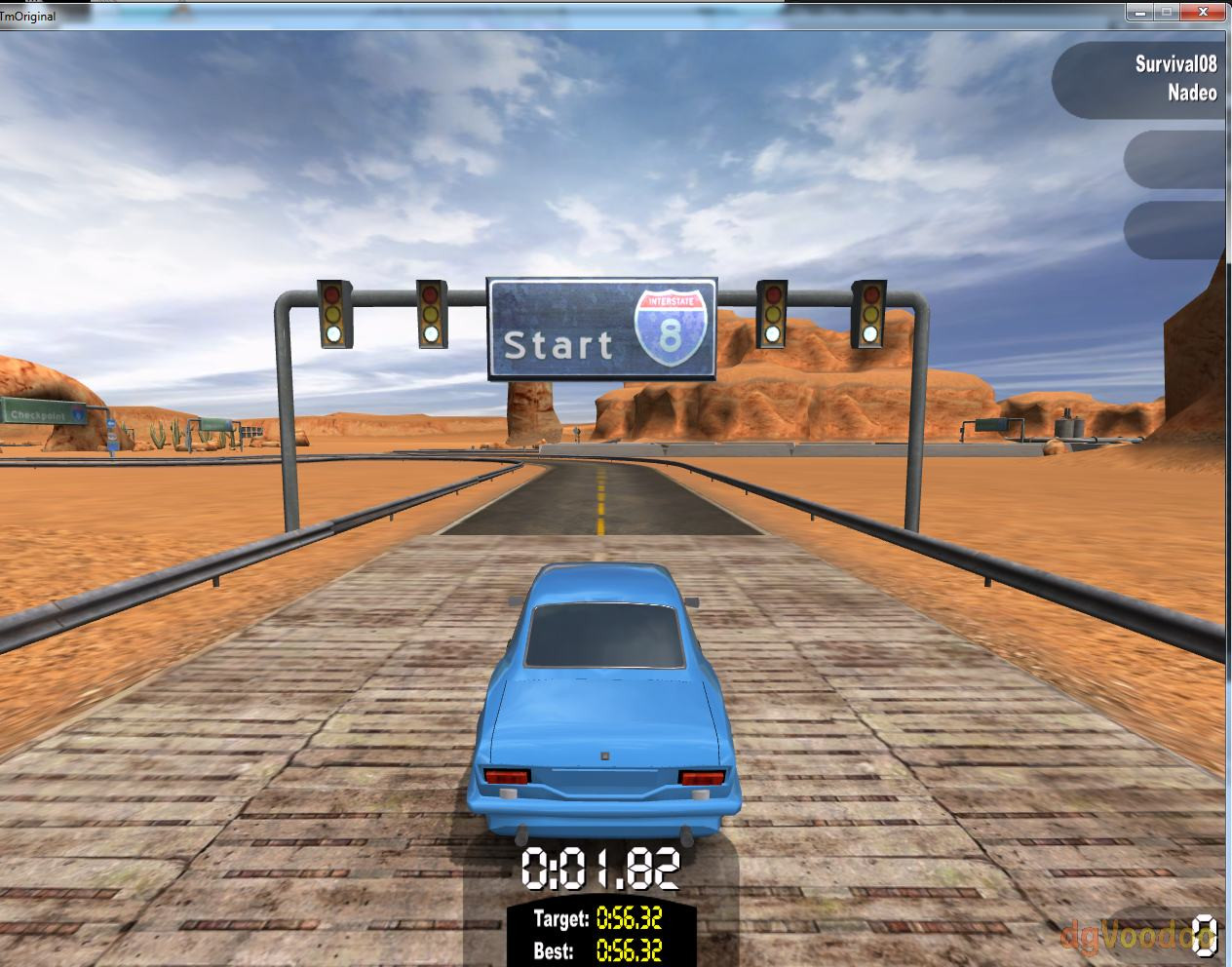Close the TmOriginal game window
Viewport: 1232px width, 967px height.
pos(1204,12)
